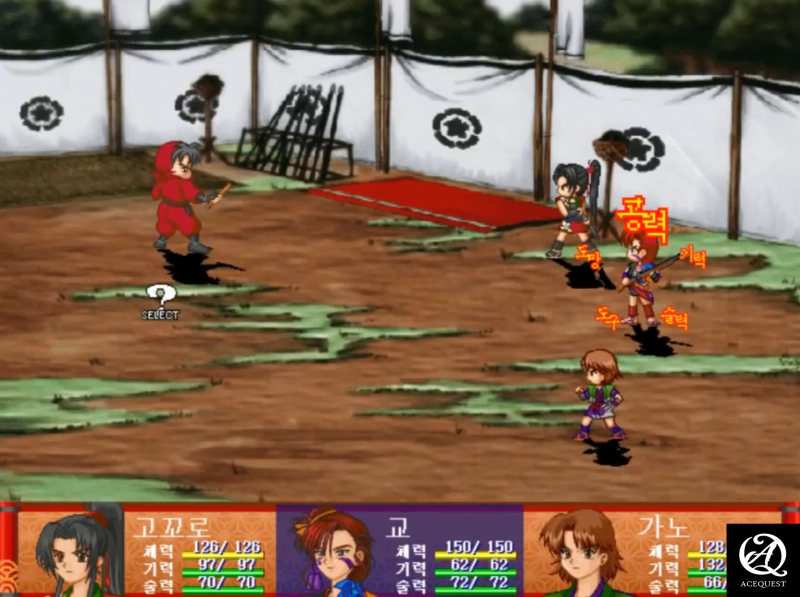
Task: Choose the 기력 command
Action: (692, 256)
